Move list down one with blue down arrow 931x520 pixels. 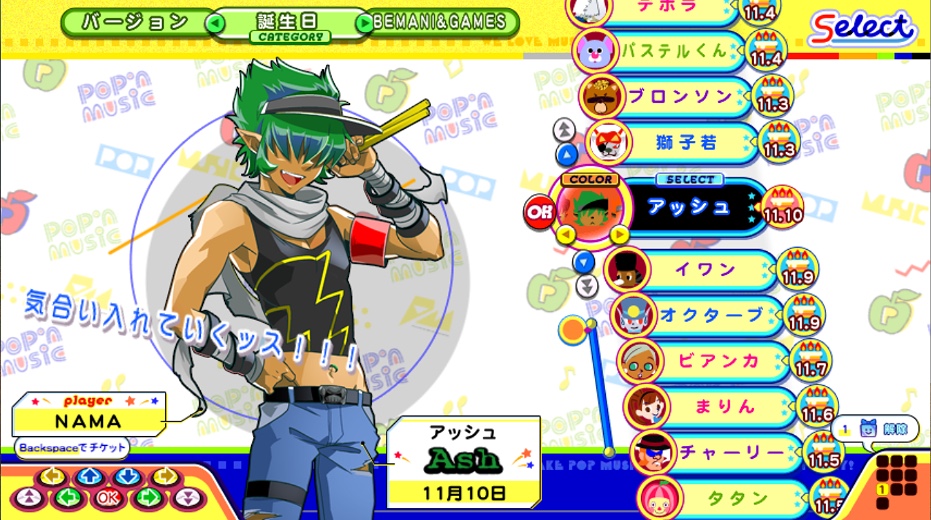click(x=585, y=262)
